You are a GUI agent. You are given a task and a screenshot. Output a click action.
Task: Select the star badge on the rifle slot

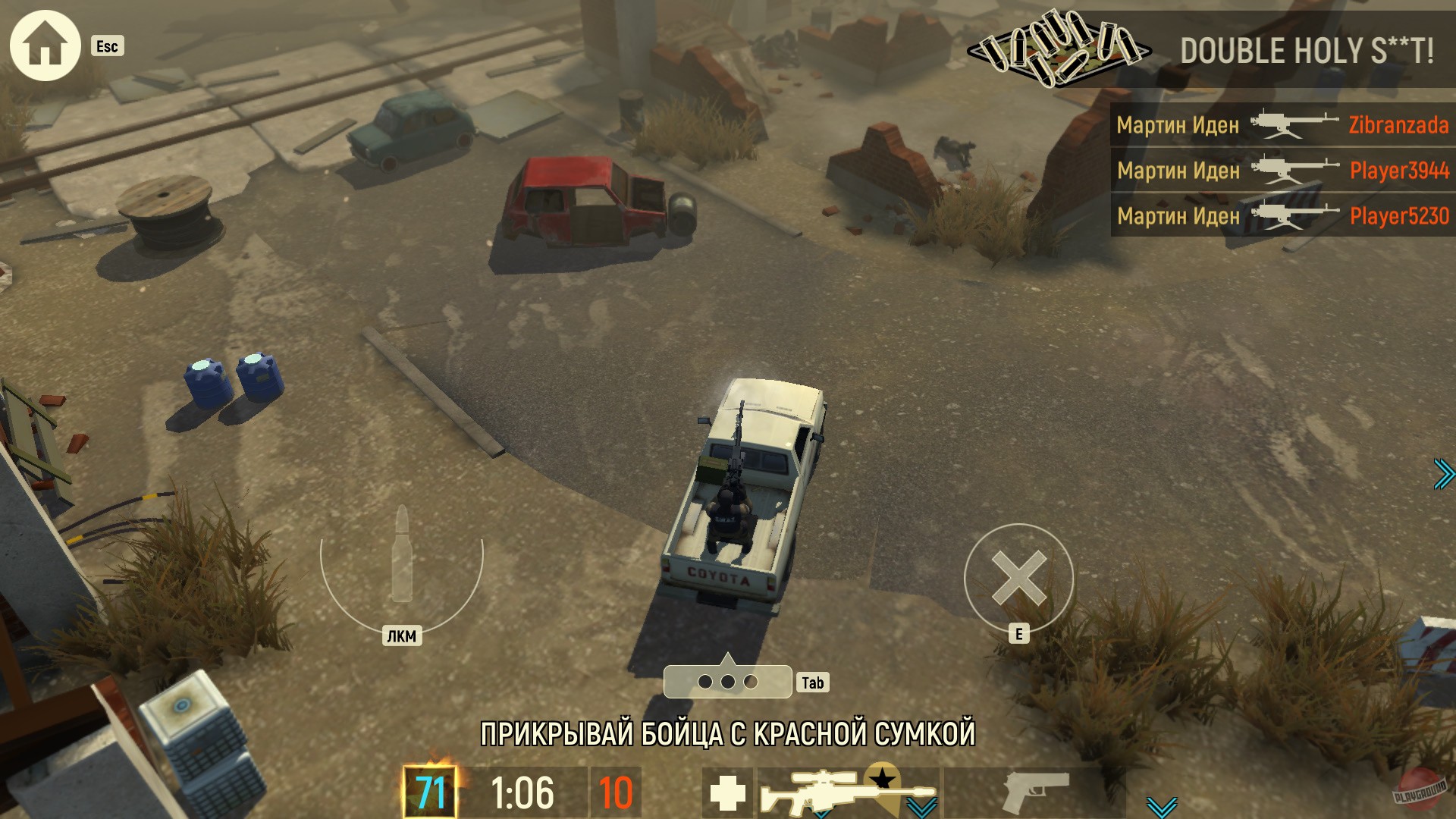point(882,776)
